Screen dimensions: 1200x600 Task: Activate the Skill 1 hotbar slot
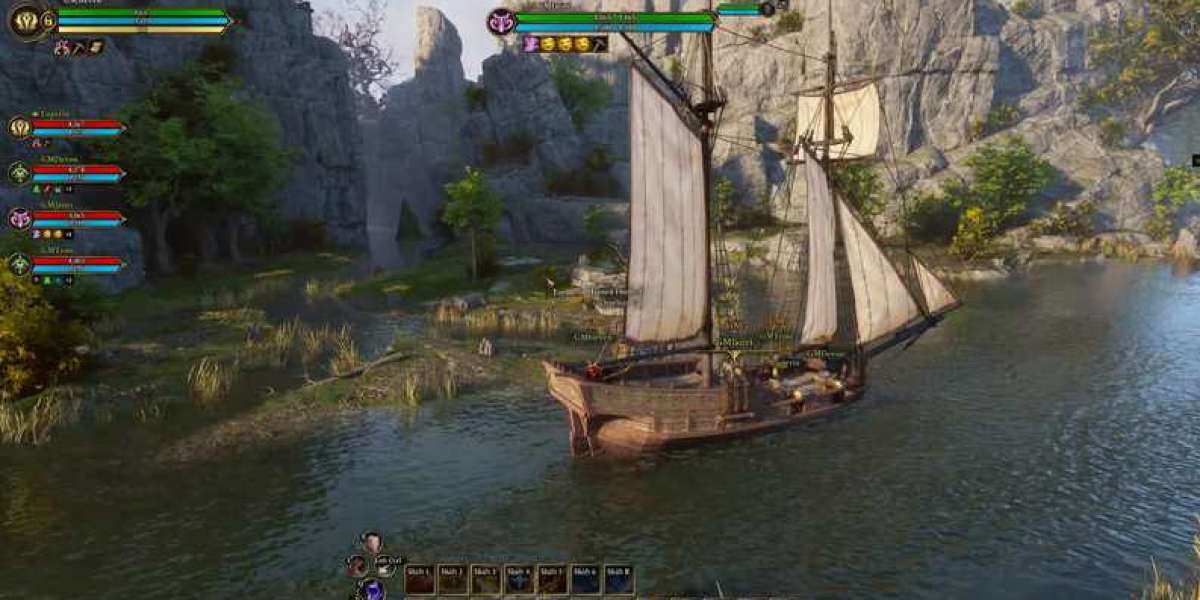point(420,579)
